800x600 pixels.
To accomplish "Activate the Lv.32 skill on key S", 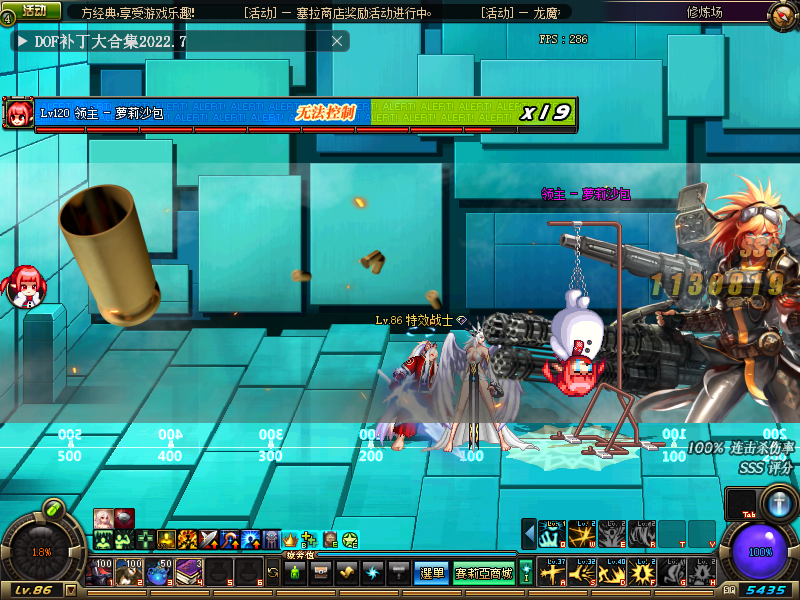I will click(x=583, y=573).
